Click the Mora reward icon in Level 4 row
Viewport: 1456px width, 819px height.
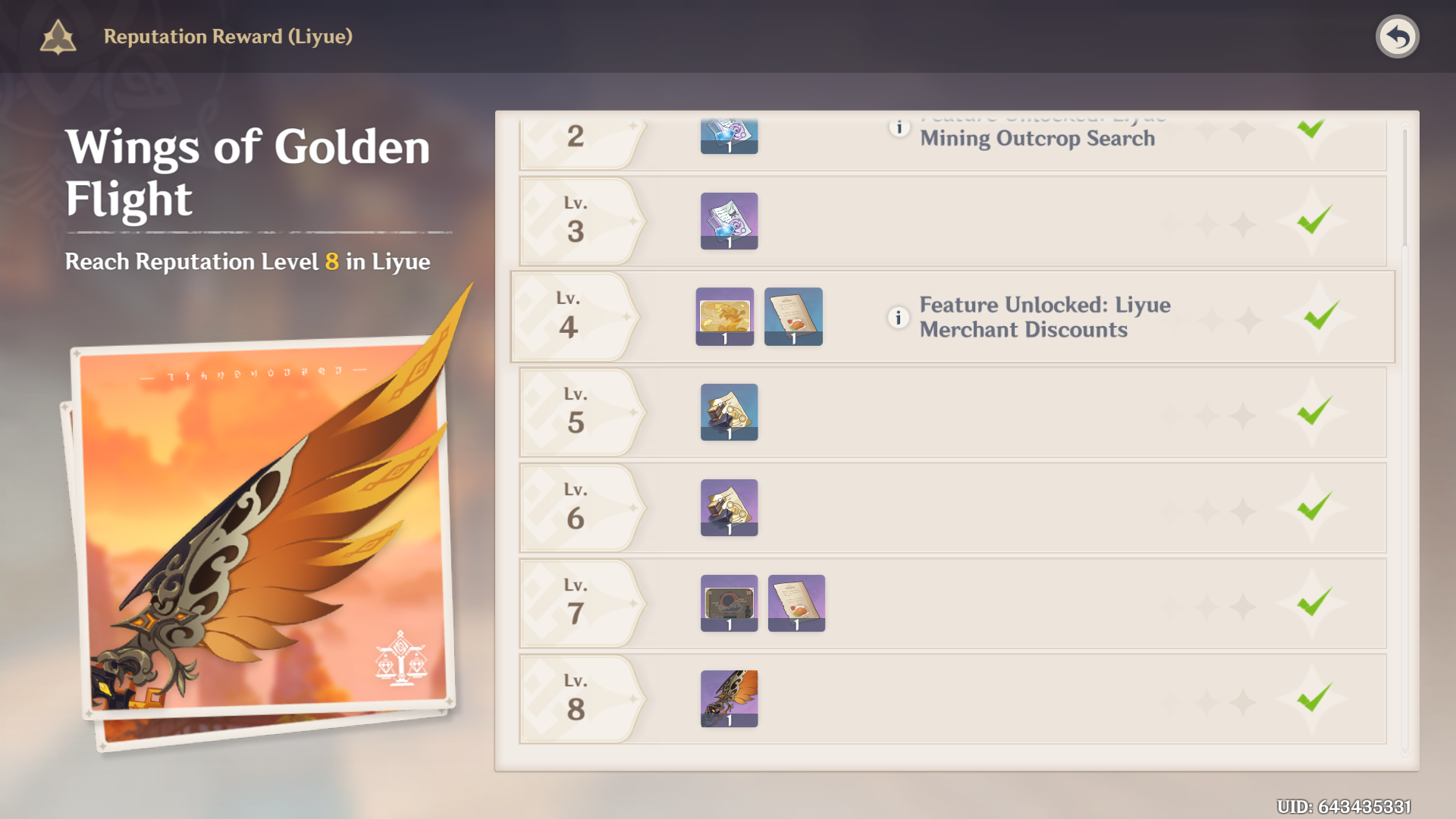tap(723, 316)
